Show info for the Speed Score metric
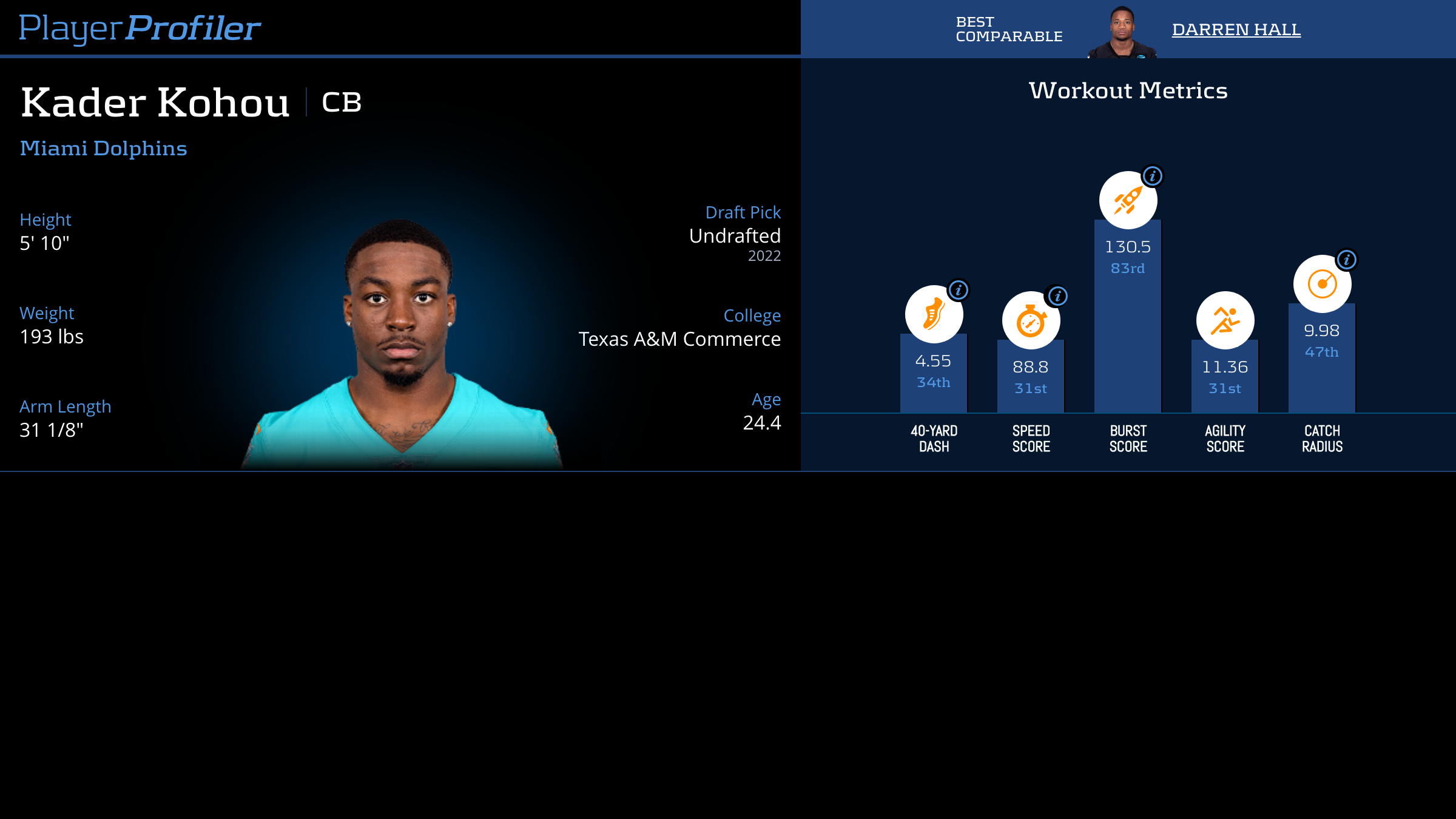This screenshot has height=819, width=1456. [x=1057, y=296]
